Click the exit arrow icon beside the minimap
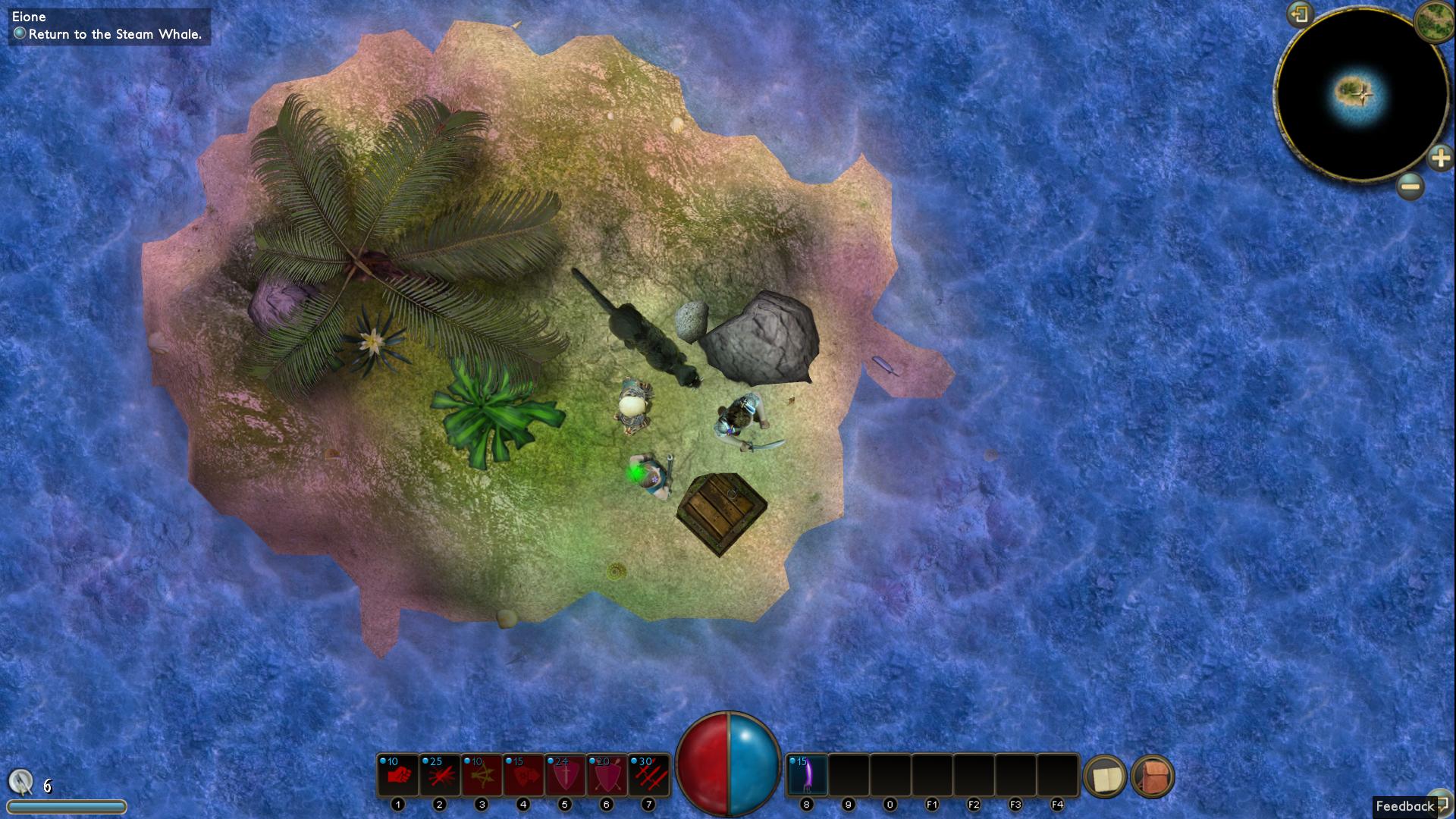 (x=1300, y=14)
